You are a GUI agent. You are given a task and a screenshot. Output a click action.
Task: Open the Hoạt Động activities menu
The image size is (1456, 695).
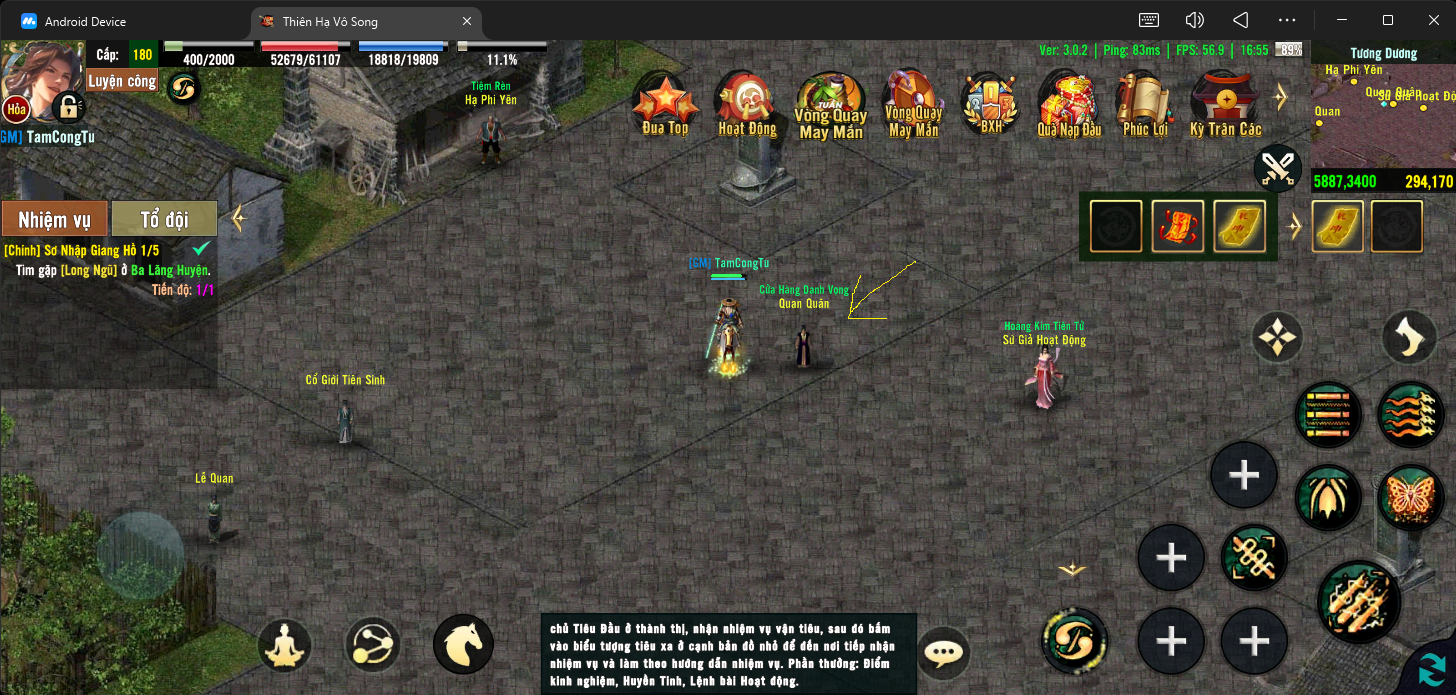(747, 104)
